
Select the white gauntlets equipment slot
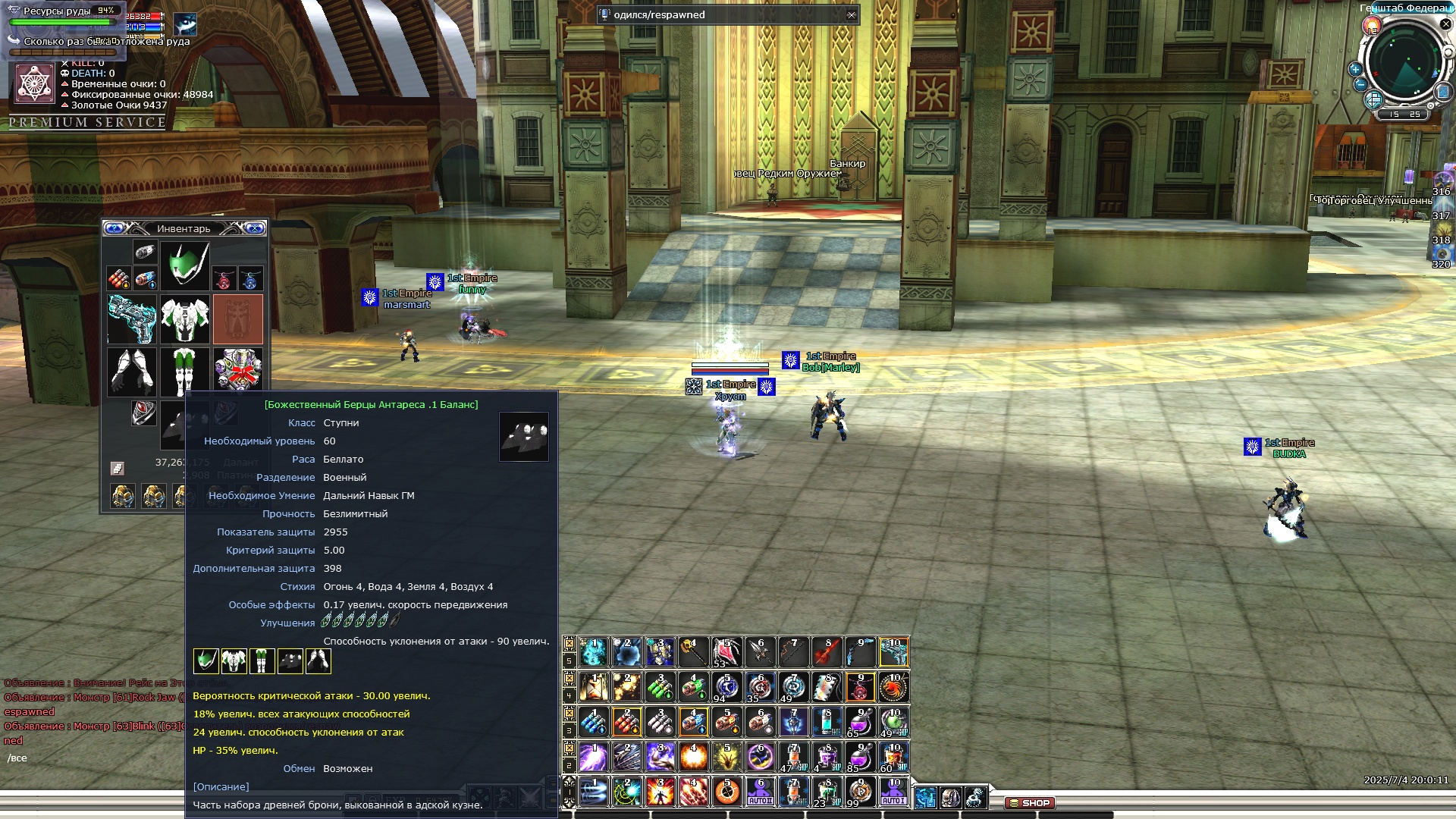132,372
